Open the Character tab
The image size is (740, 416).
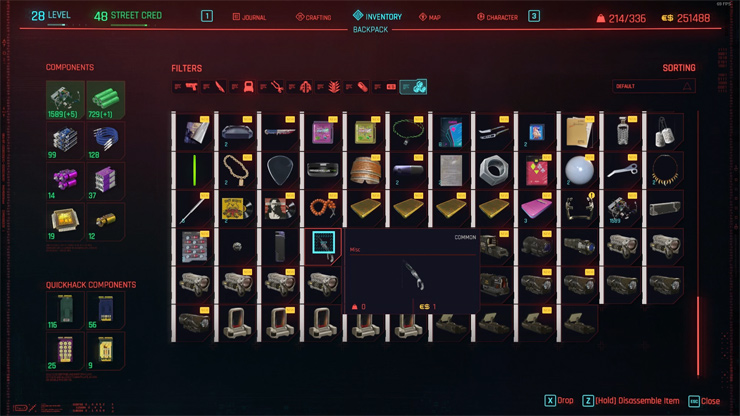(497, 17)
